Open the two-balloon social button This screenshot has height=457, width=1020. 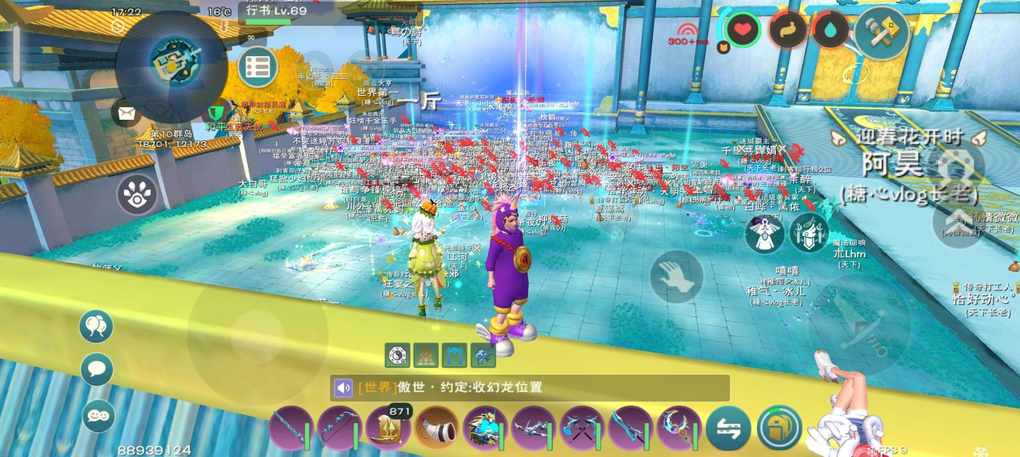[x=97, y=325]
